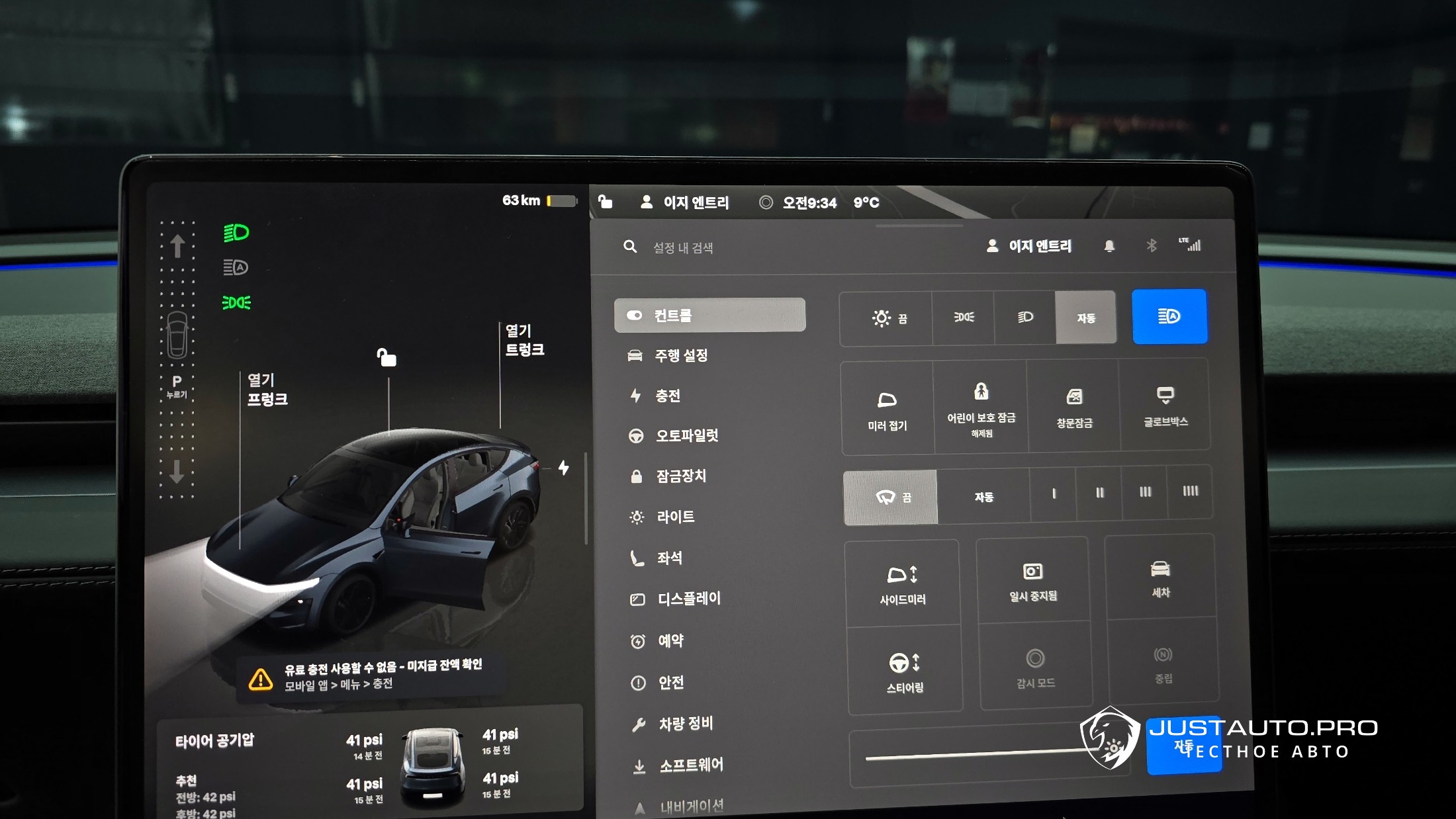The height and width of the screenshot is (819, 1456).
Task: Open the 주행 설정 menu
Action: pos(680,356)
